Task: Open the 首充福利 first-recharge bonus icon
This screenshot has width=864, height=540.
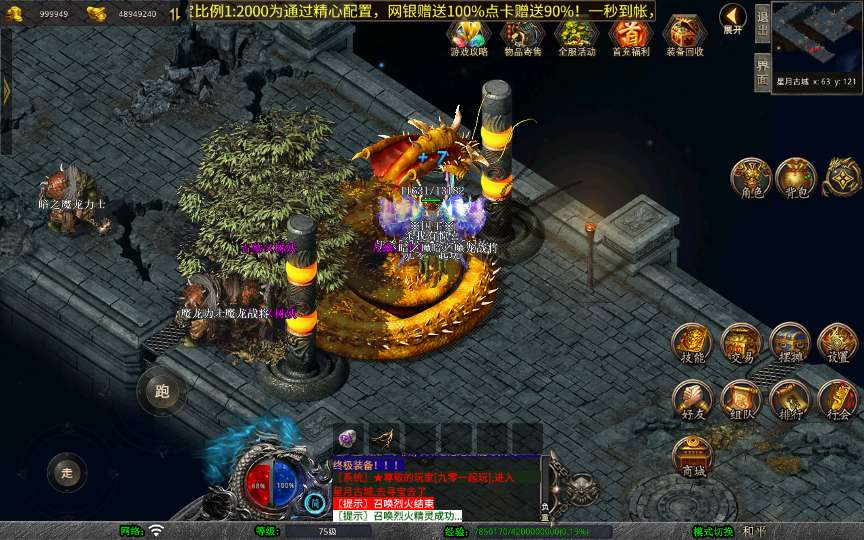Action: tap(630, 36)
